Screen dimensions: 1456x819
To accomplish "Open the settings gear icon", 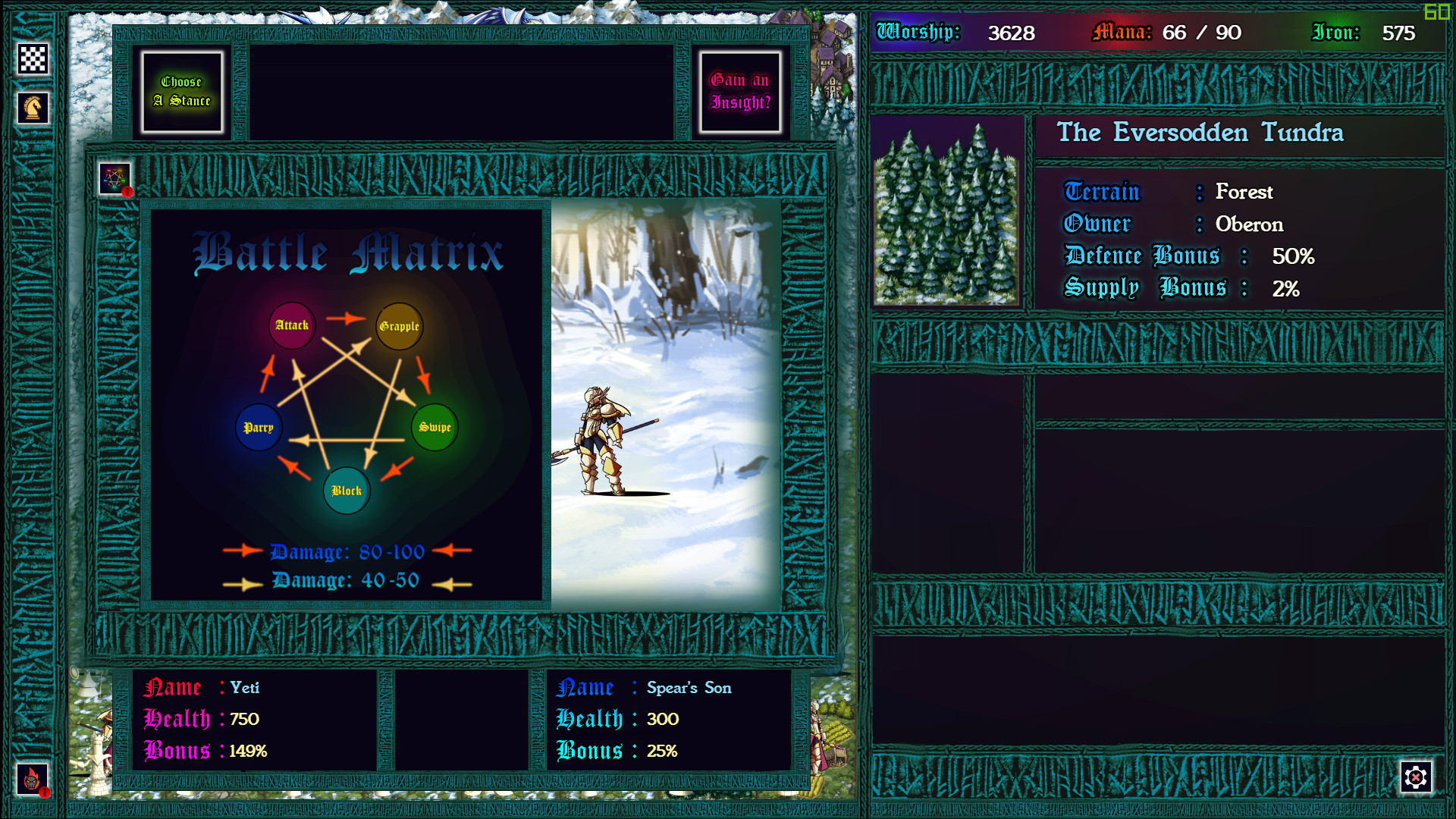I will pos(1417,777).
